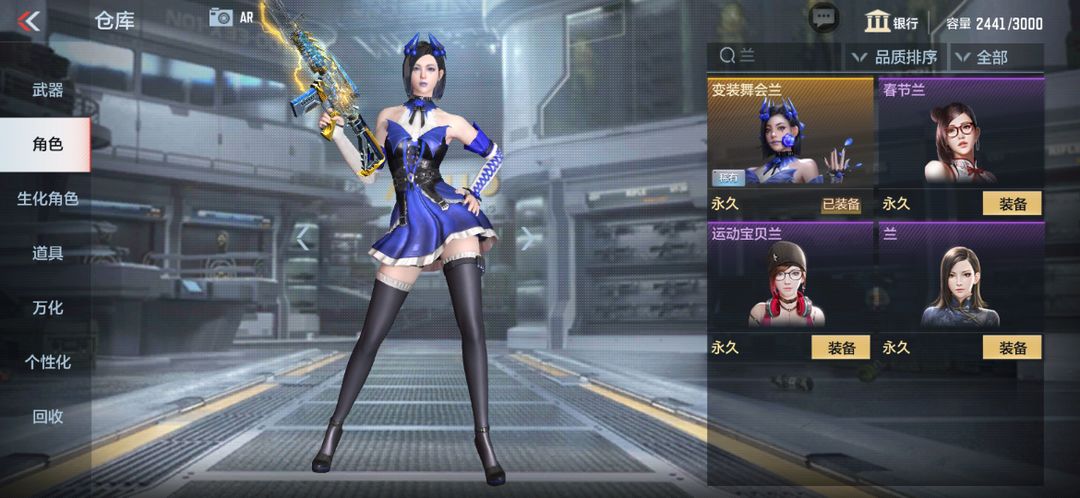Screen dimensions: 1080x498
Task: Open the 个性化 personalization tab
Action: pos(47,362)
